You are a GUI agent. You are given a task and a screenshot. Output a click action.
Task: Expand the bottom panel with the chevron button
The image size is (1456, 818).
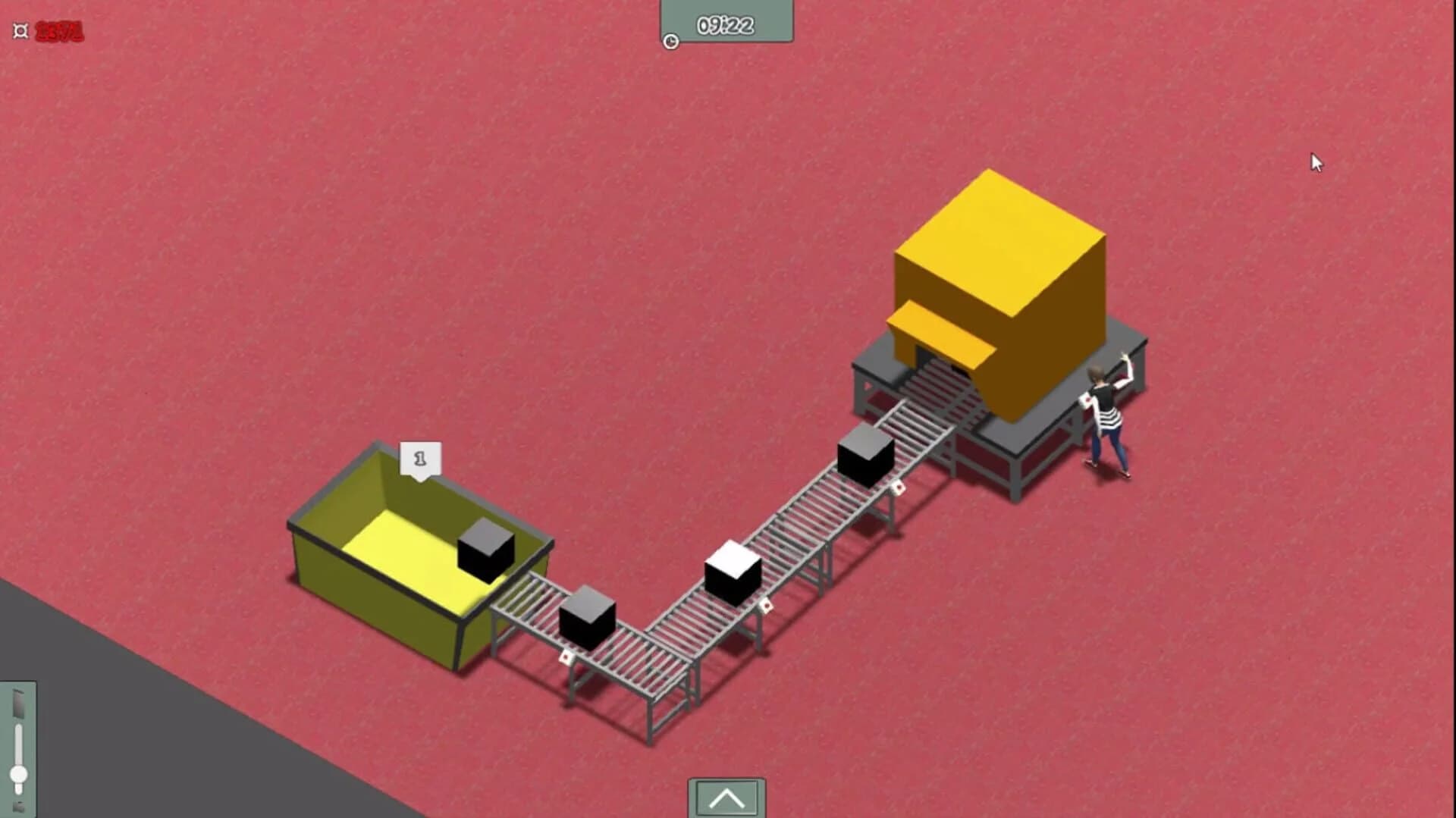coord(726,798)
